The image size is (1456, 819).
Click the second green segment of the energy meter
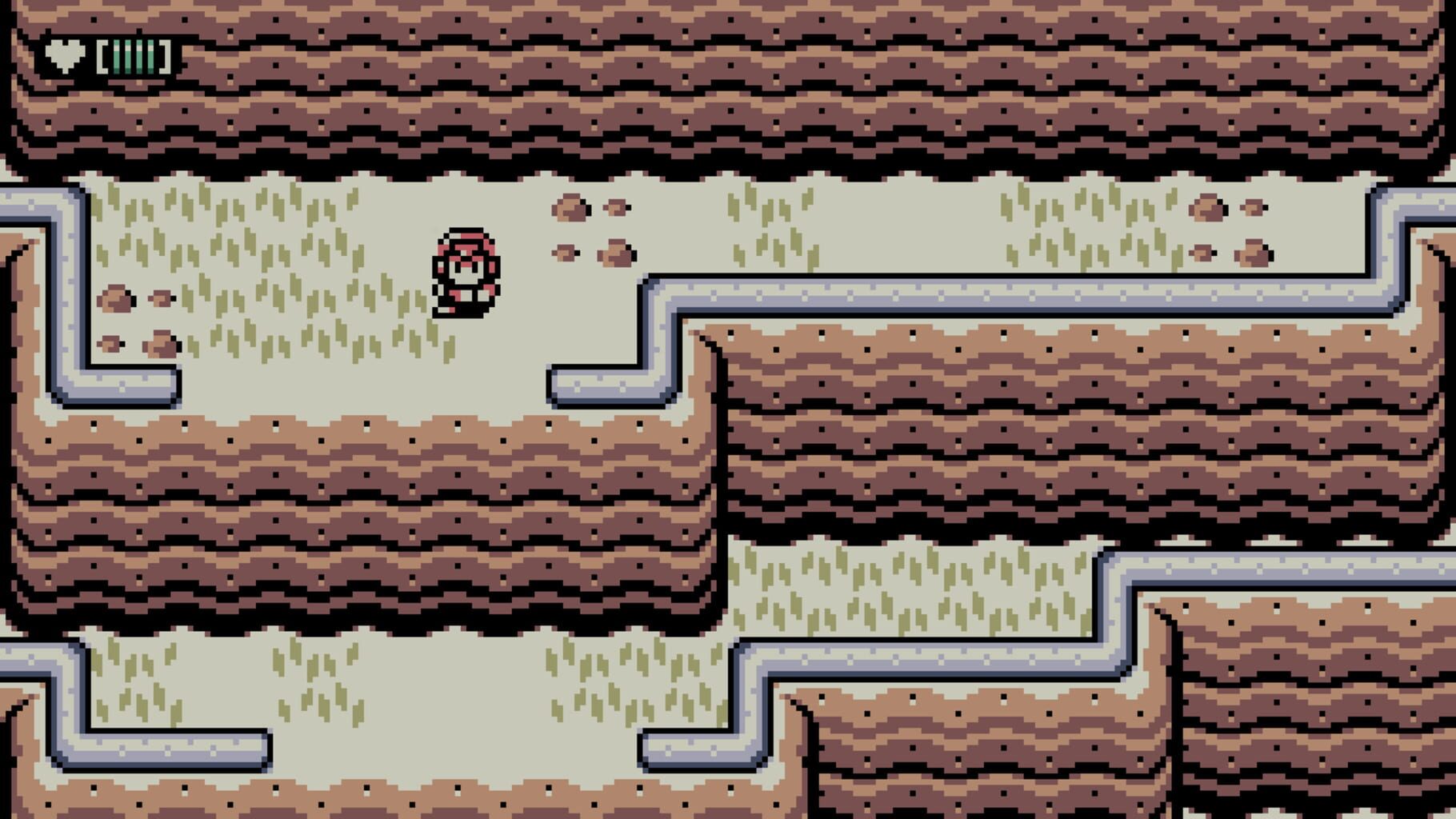point(128,57)
